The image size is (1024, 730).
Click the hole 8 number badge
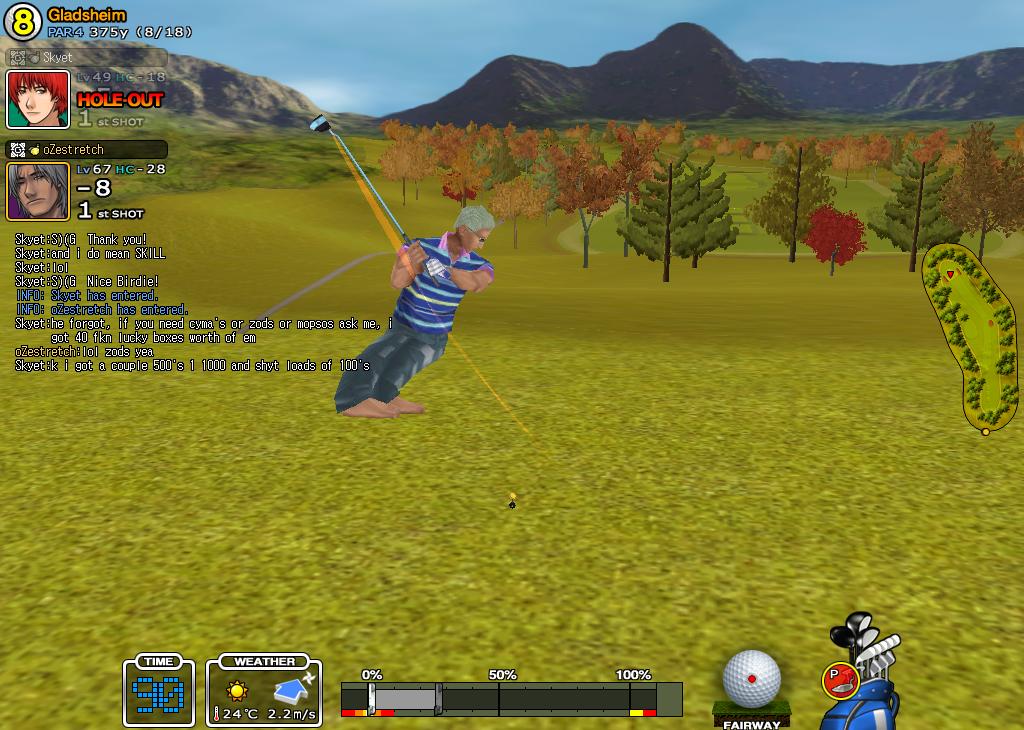coord(24,22)
